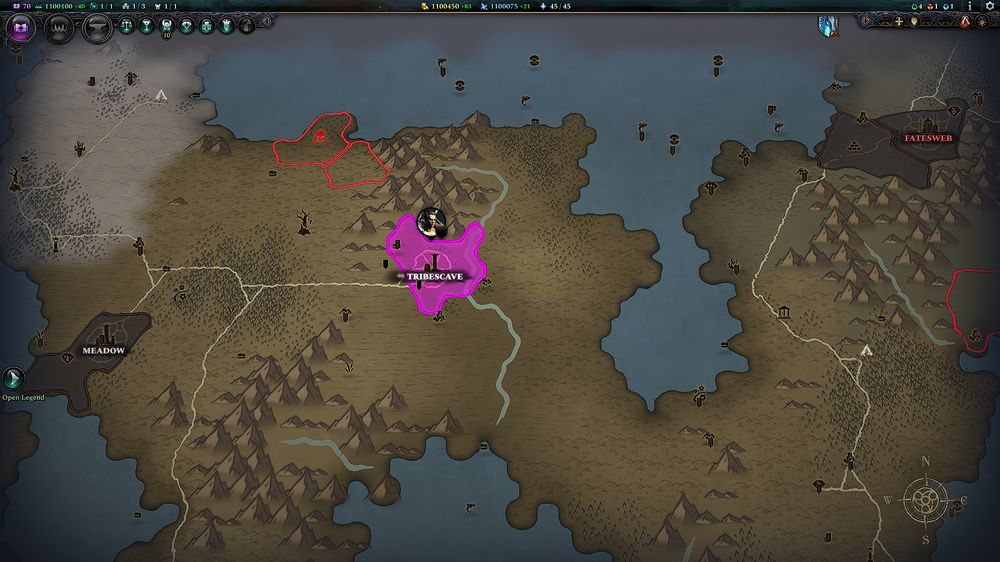Click the blue crystal shield banner
This screenshot has height=562, width=1000.
coord(828,25)
